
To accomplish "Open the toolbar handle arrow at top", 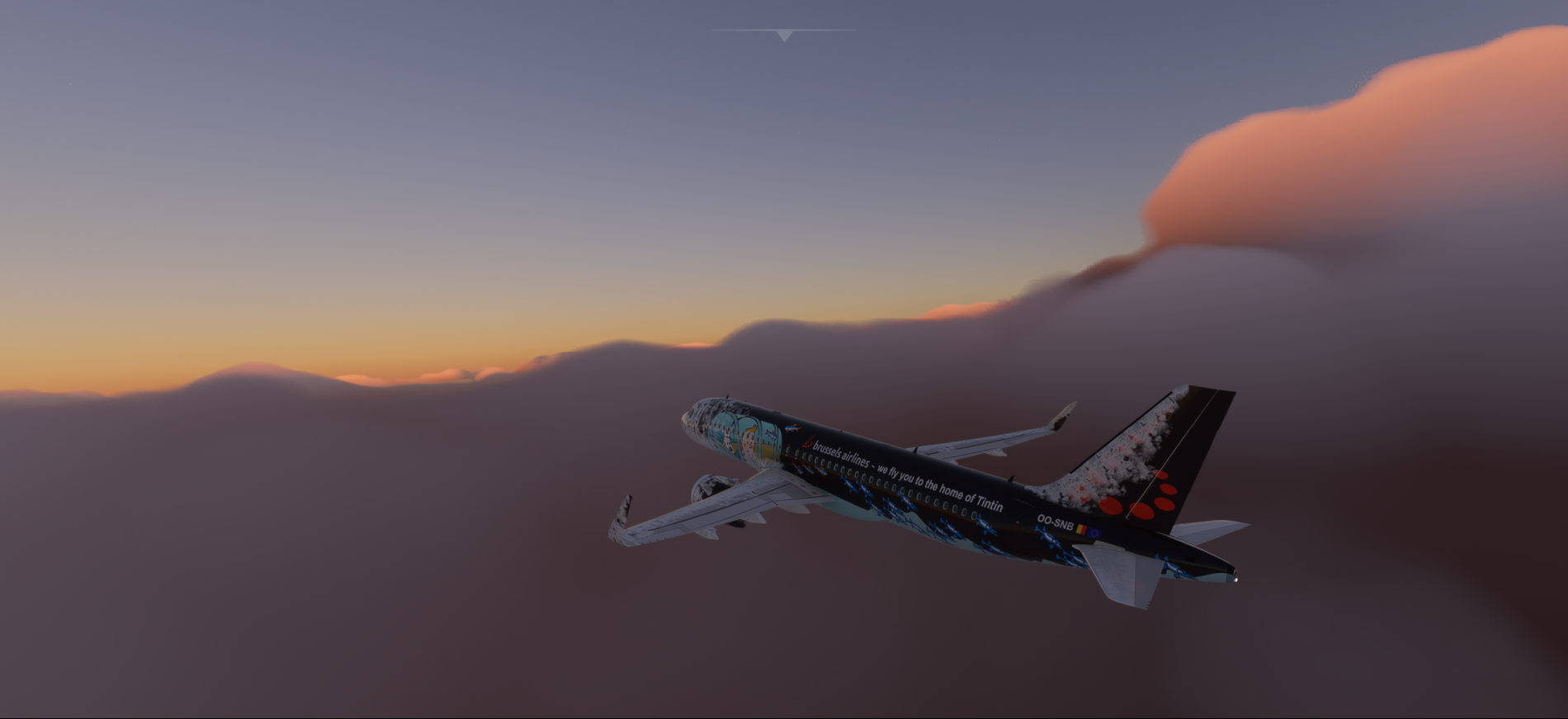I will point(784,35).
